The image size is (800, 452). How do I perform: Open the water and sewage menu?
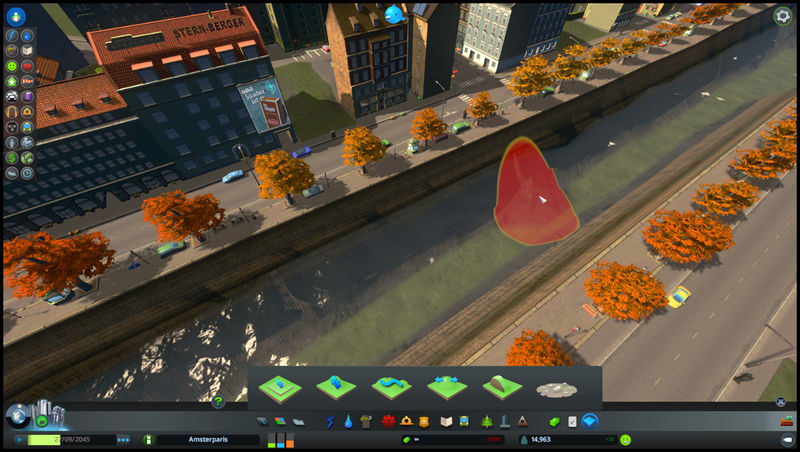click(348, 421)
